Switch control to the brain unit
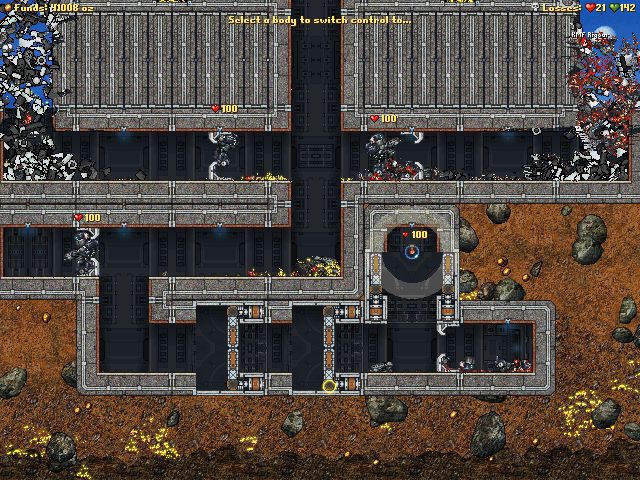 pos(410,253)
